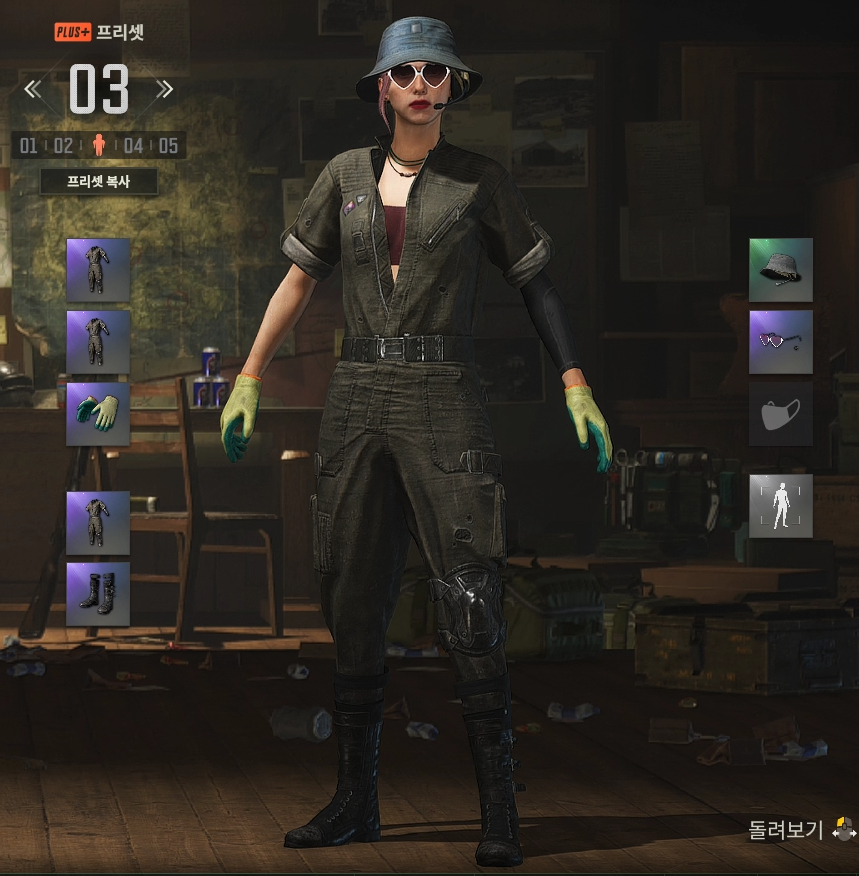859x876 pixels.
Task: Switch to preset 02
Action: coord(63,146)
